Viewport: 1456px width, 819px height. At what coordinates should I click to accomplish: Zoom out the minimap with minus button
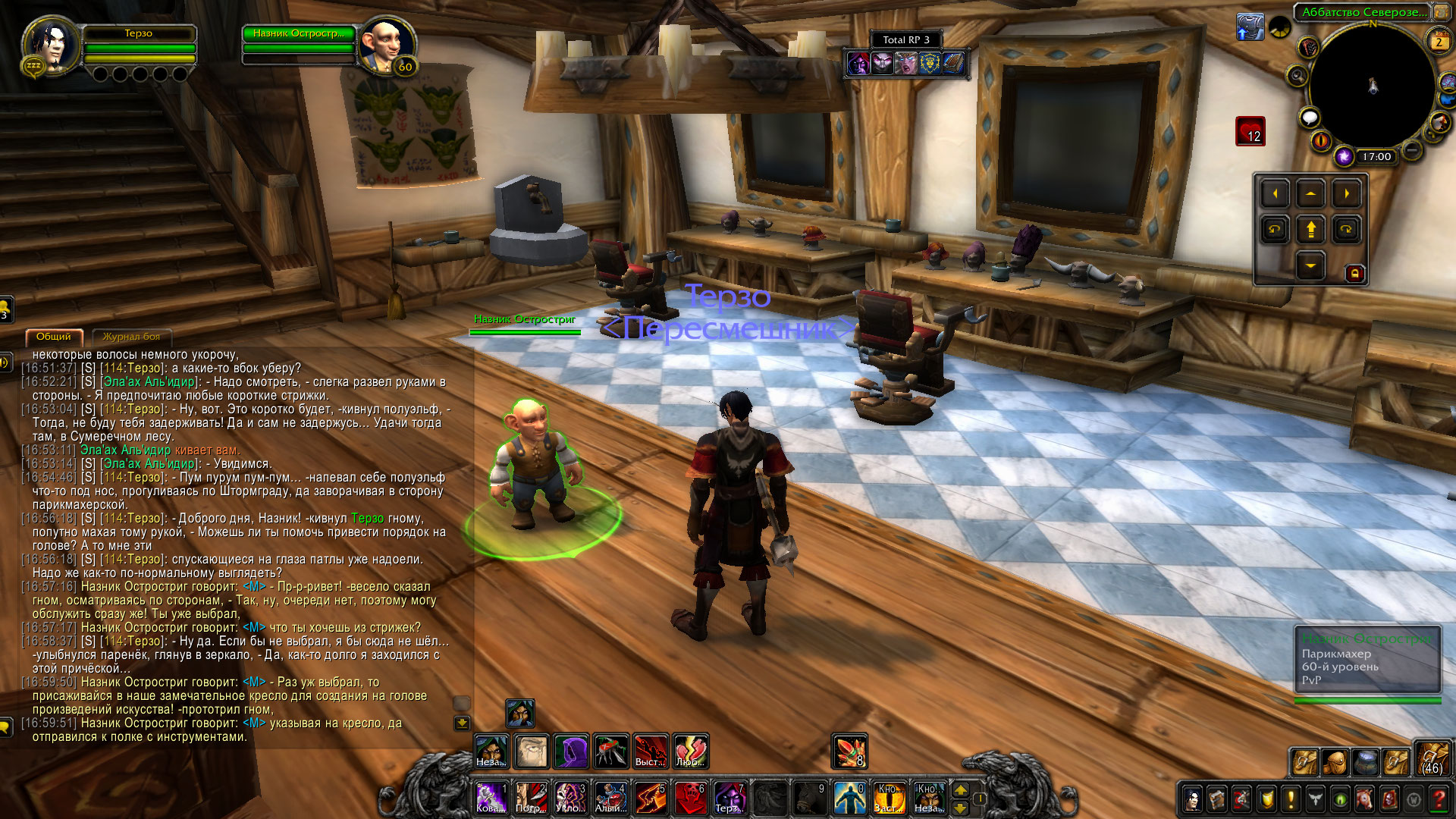tap(1411, 150)
